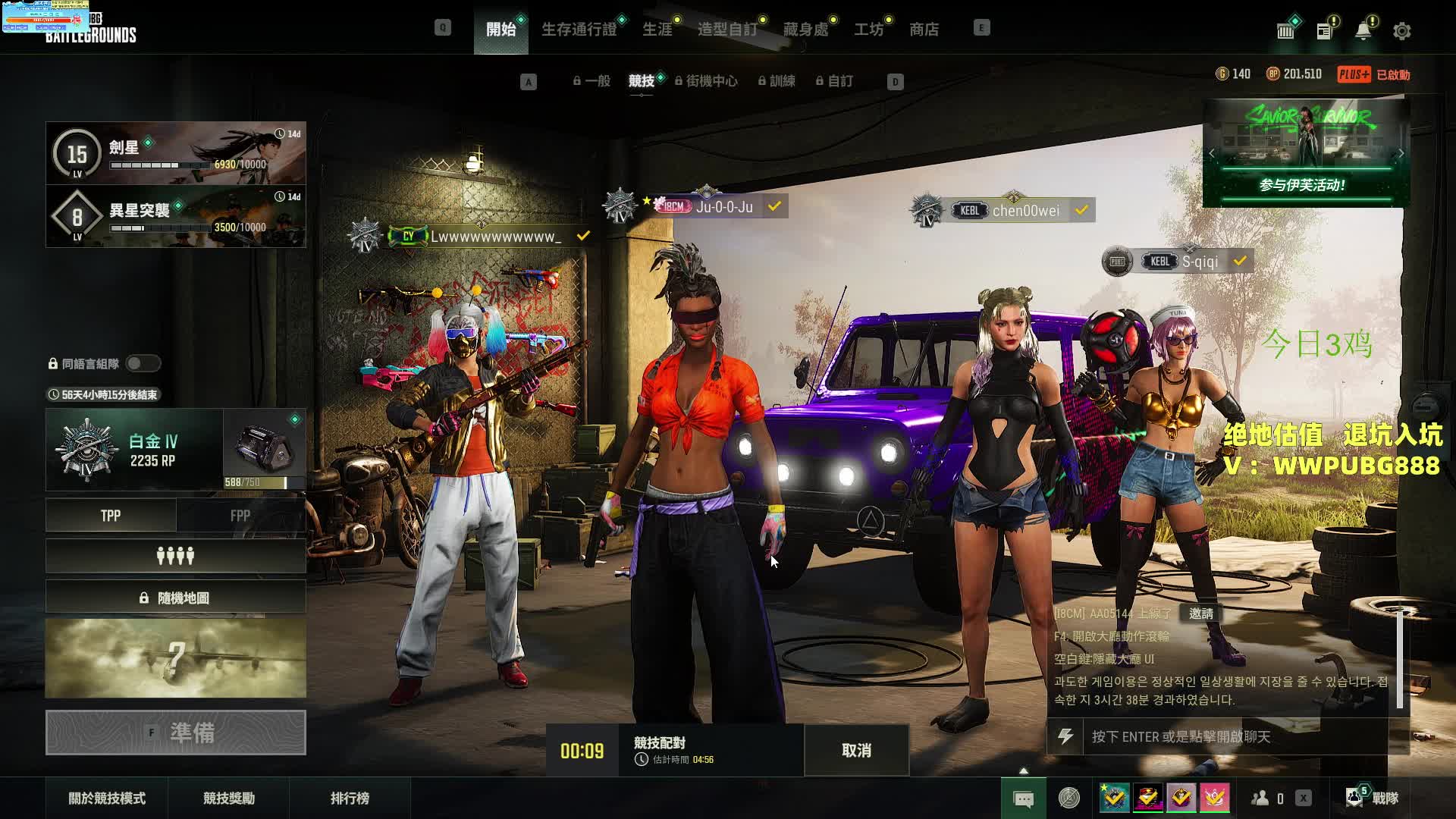Toggle the 同語言組隊 same-language squad switch
Viewport: 1456px width, 819px height.
click(x=143, y=364)
